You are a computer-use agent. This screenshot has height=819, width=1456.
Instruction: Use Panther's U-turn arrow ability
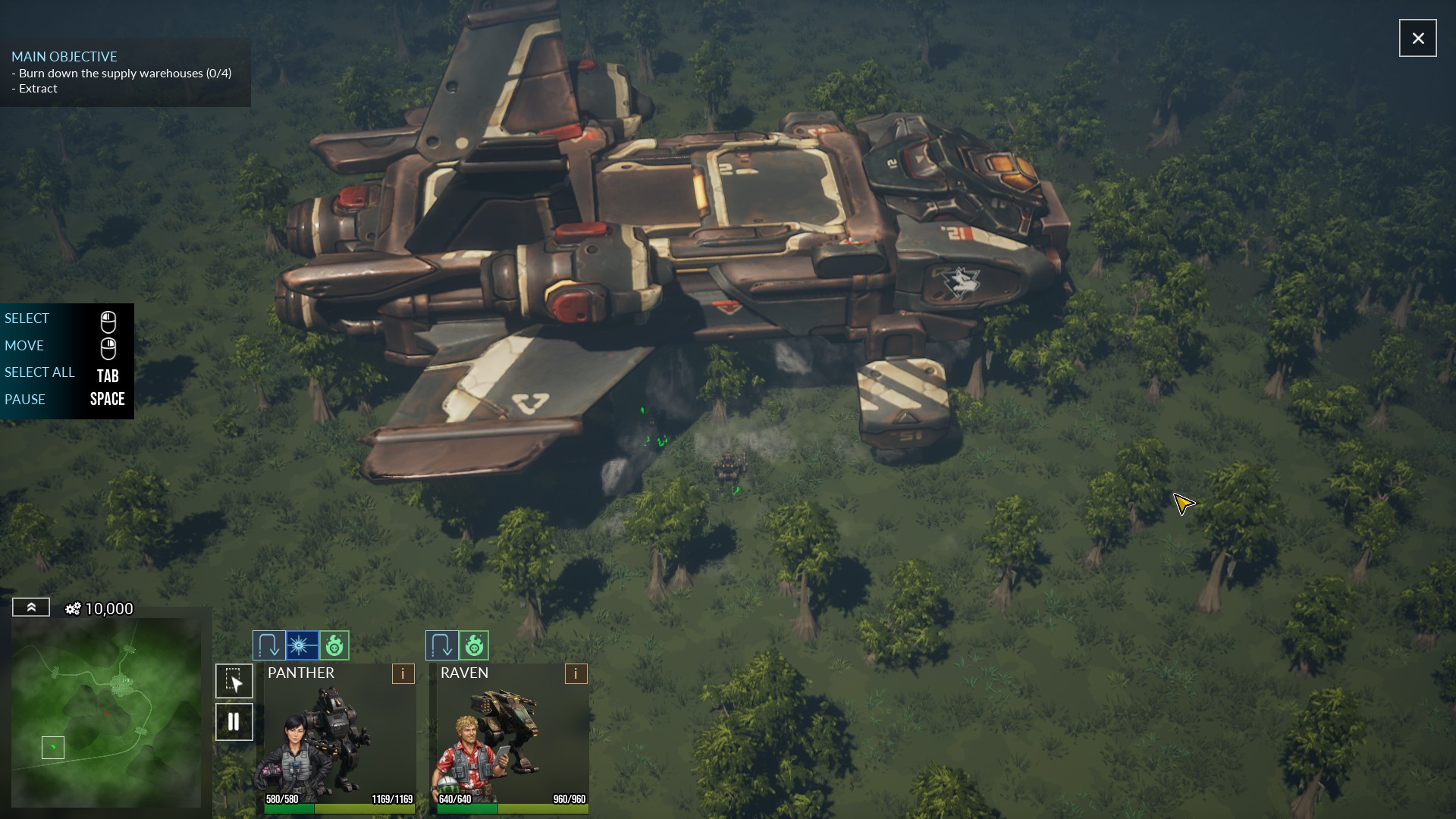pos(268,645)
